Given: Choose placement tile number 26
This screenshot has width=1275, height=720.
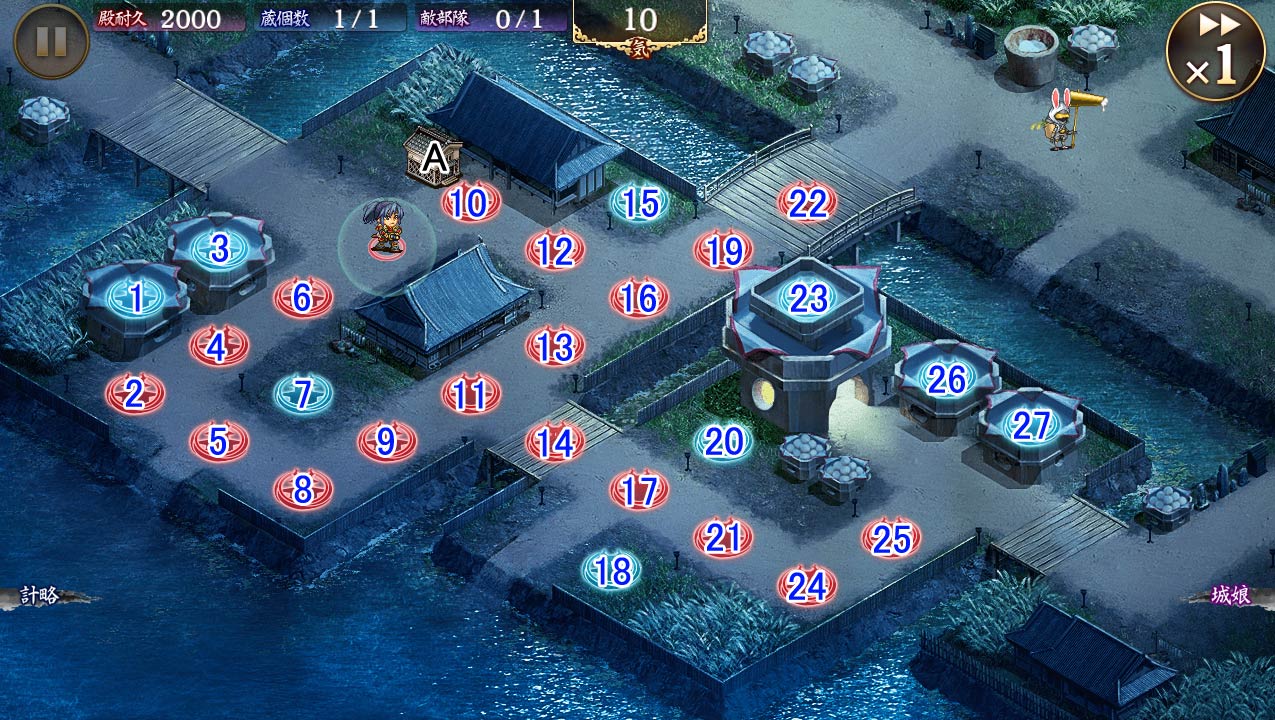Looking at the screenshot, I should 946,379.
